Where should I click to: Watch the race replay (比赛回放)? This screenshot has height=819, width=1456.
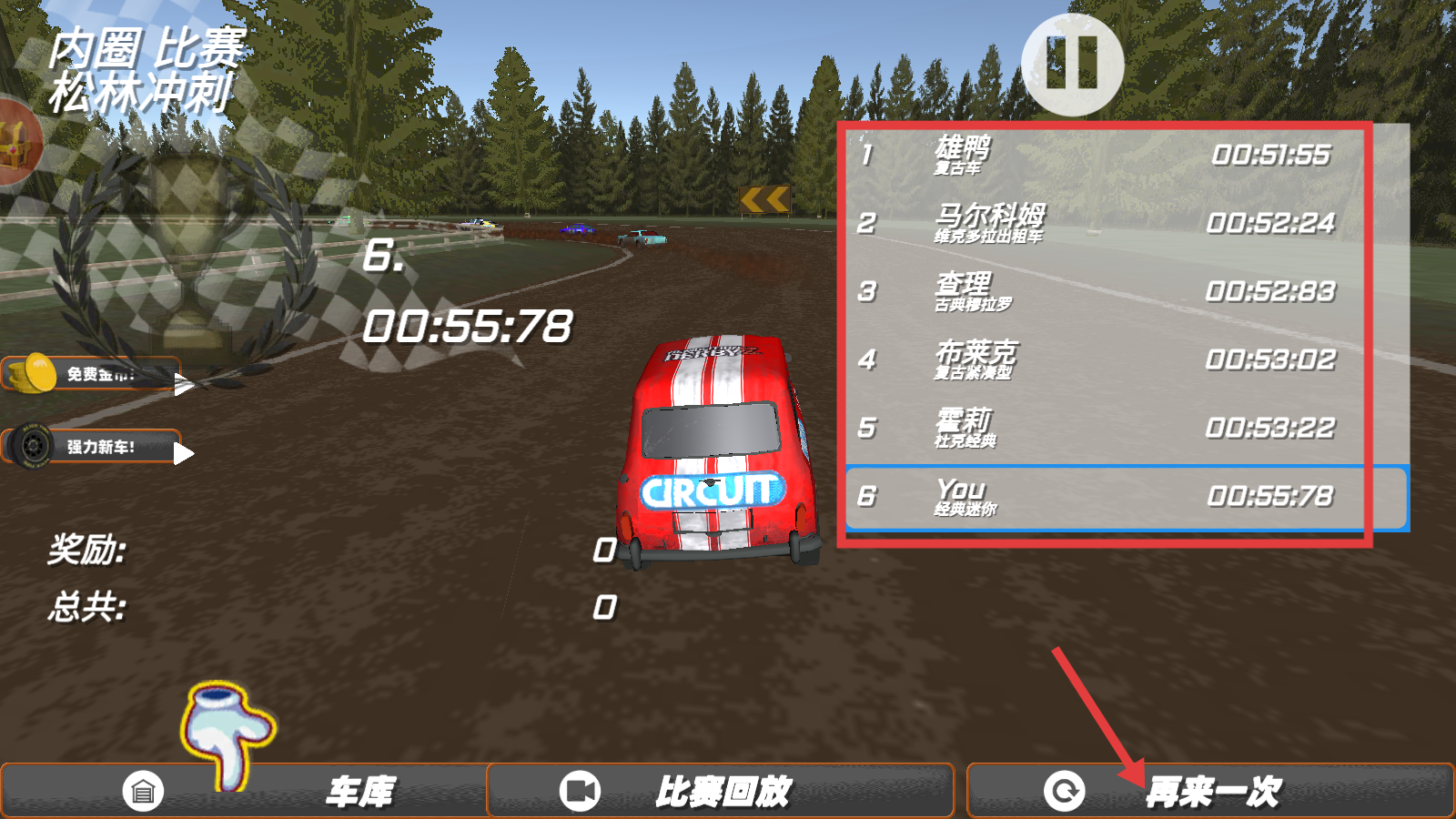click(720, 791)
